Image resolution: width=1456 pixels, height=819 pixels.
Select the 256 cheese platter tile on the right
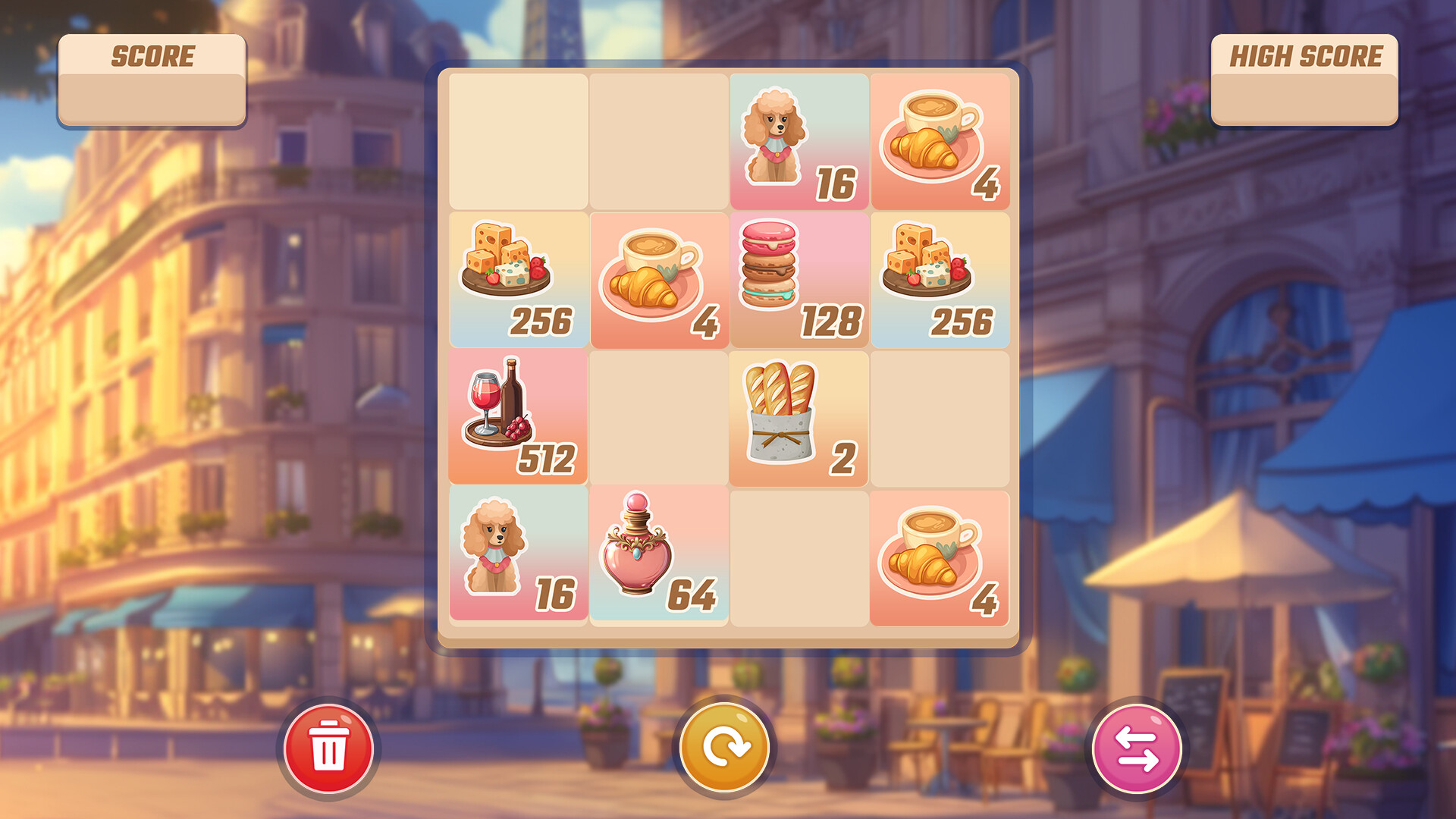[943, 279]
